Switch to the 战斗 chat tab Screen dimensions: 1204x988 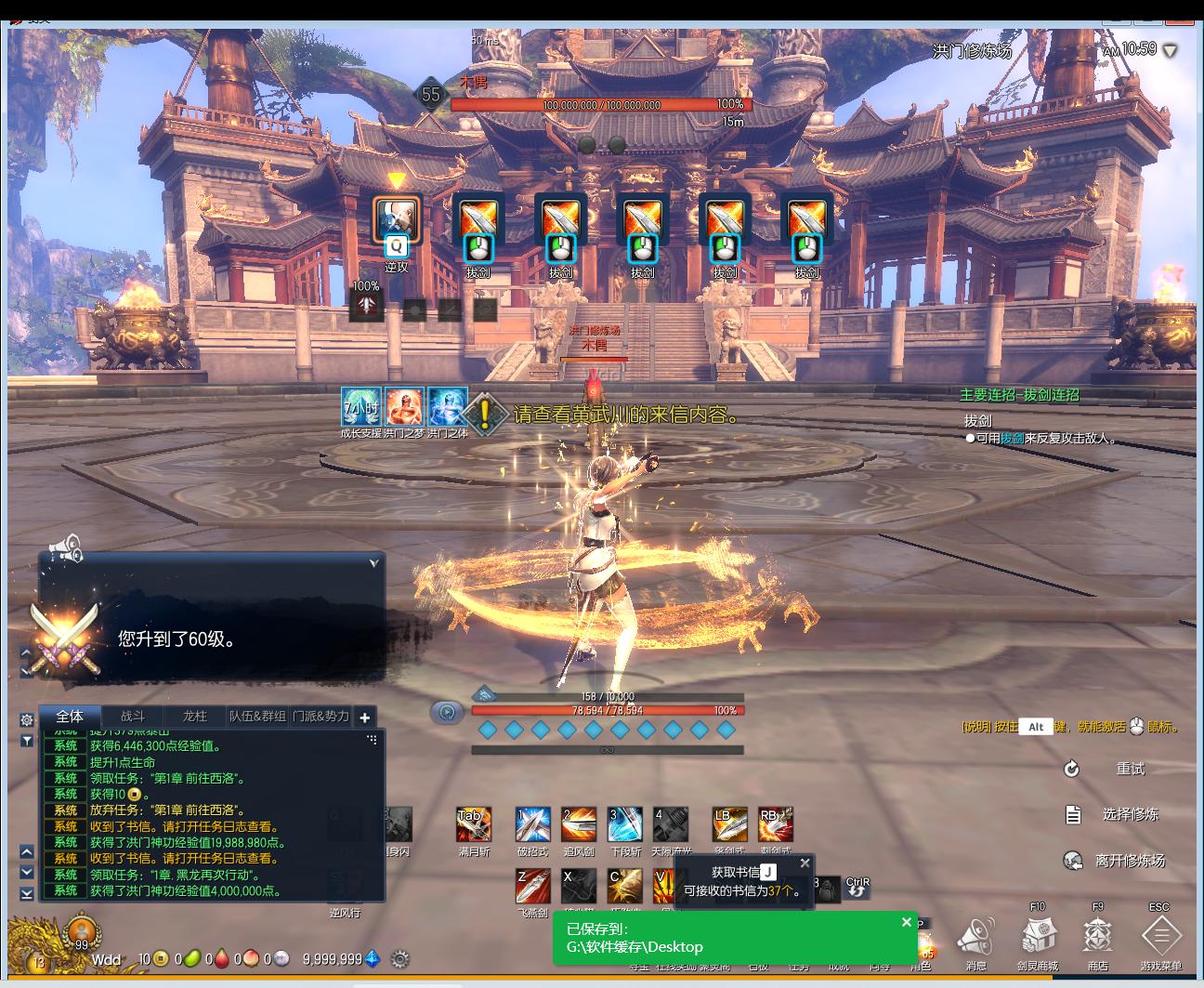(133, 717)
